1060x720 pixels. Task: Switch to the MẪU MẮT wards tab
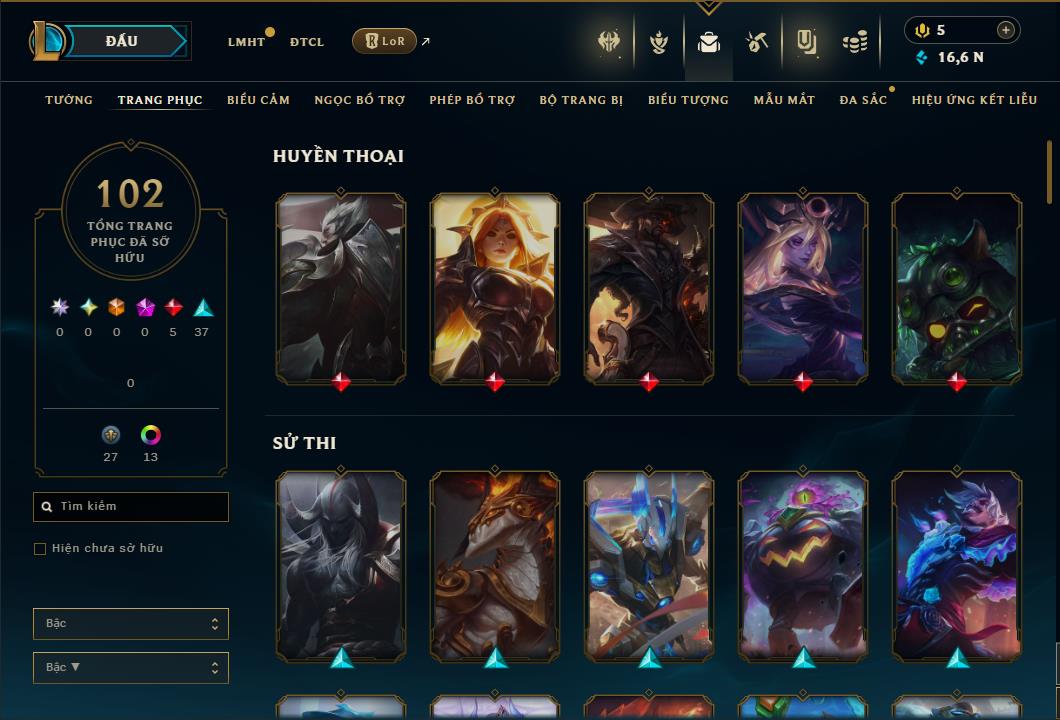[x=784, y=100]
